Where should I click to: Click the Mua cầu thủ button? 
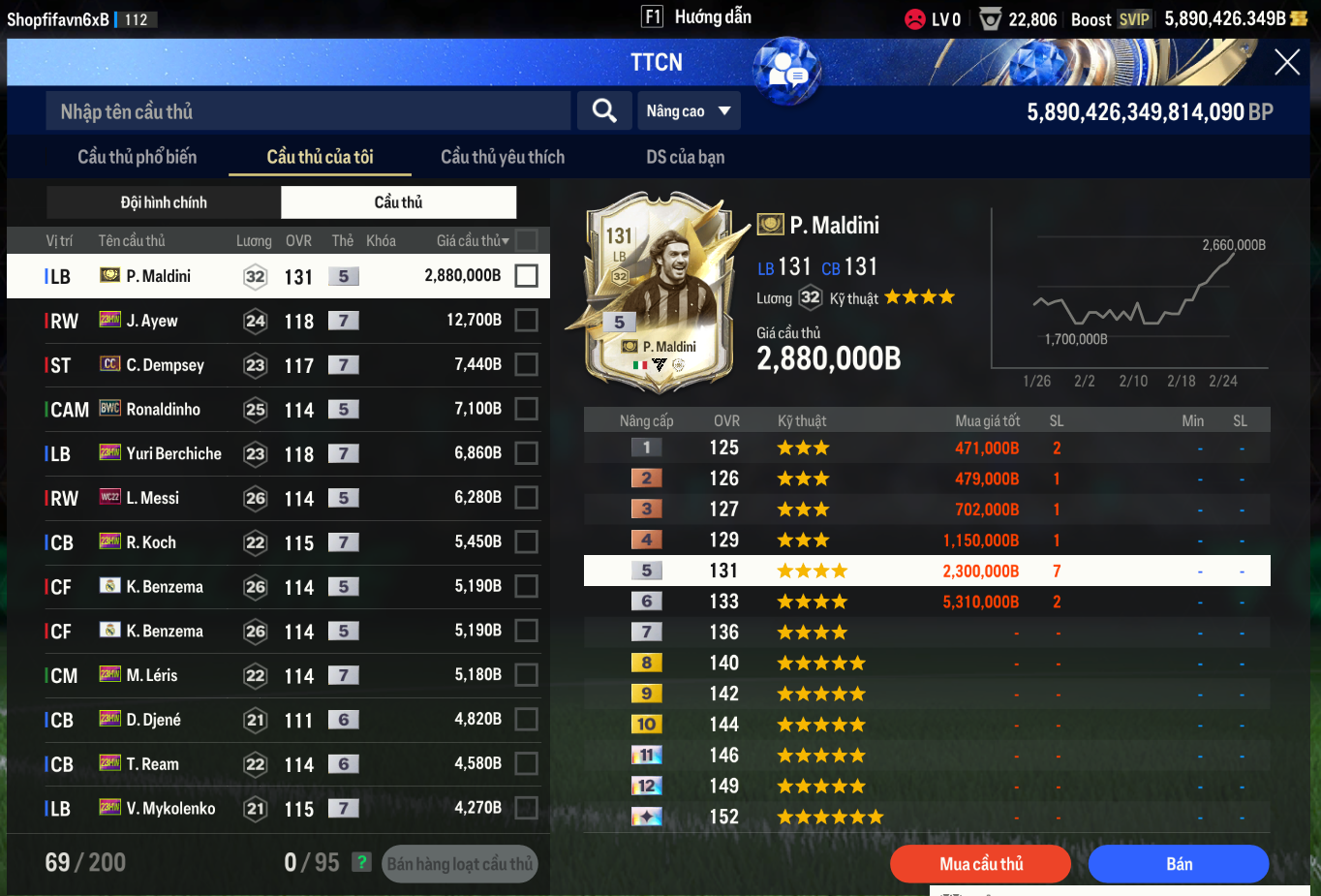980,864
